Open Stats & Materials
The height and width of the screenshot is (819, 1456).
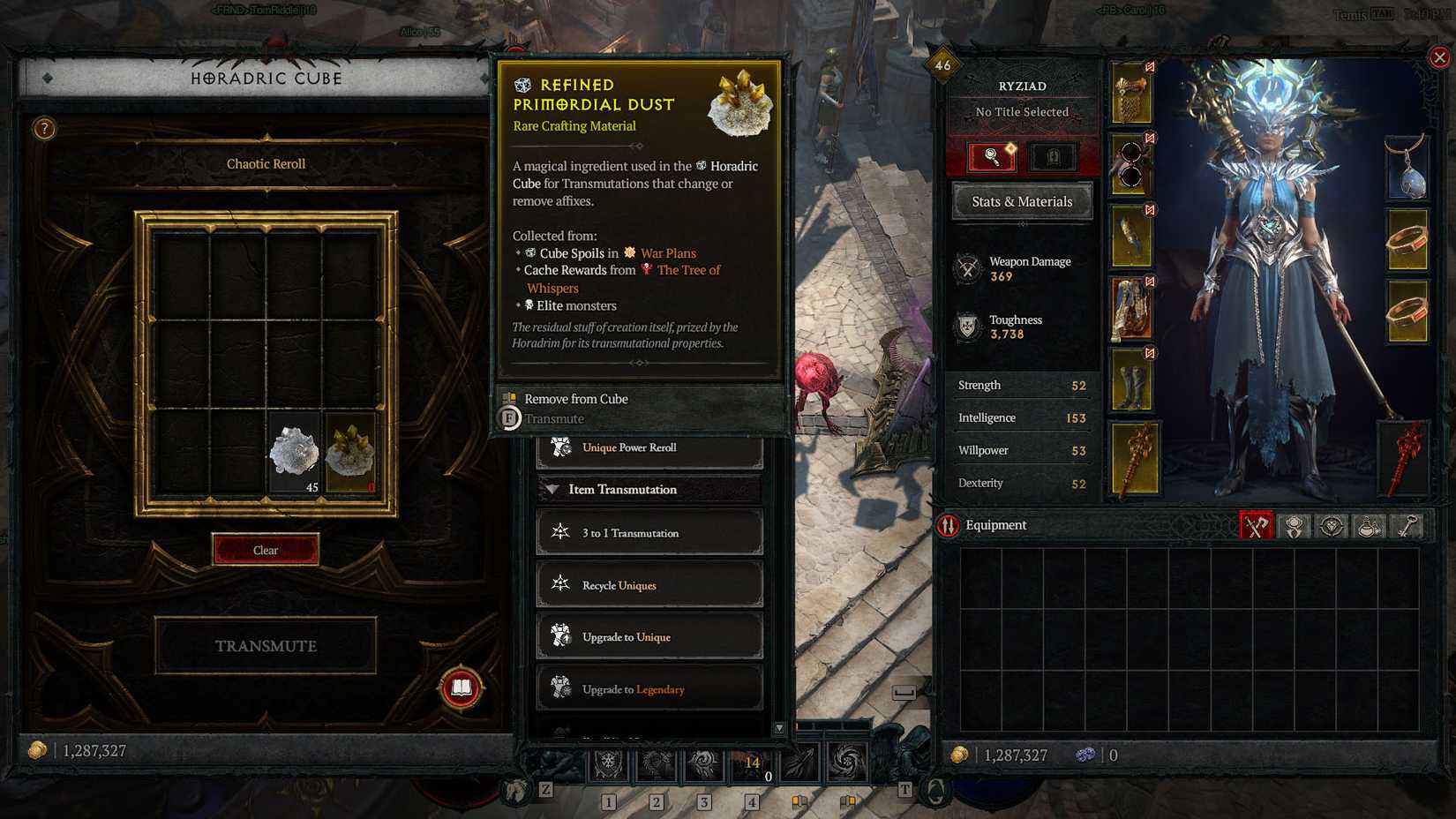(x=1021, y=201)
